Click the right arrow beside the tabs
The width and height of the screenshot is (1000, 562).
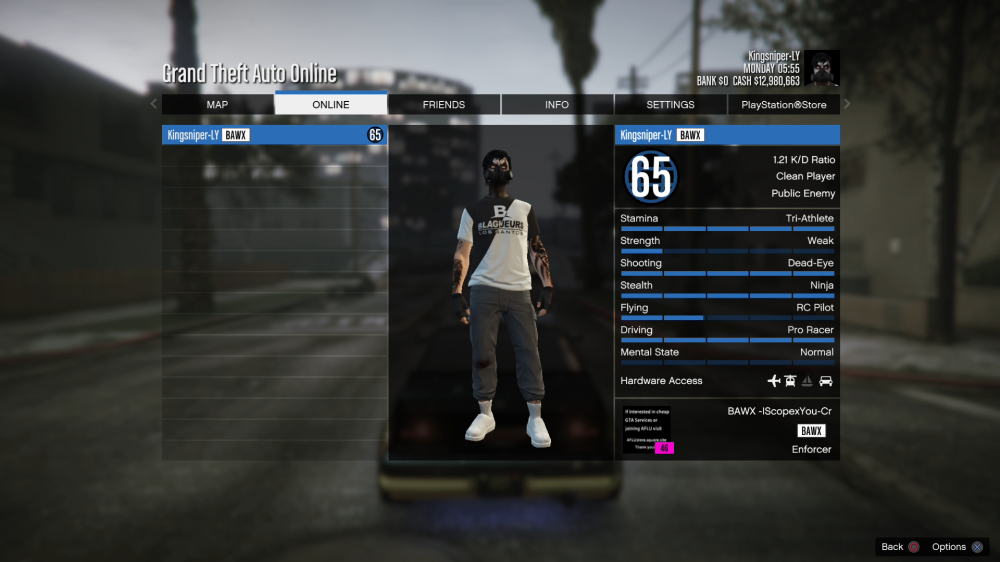tap(847, 104)
